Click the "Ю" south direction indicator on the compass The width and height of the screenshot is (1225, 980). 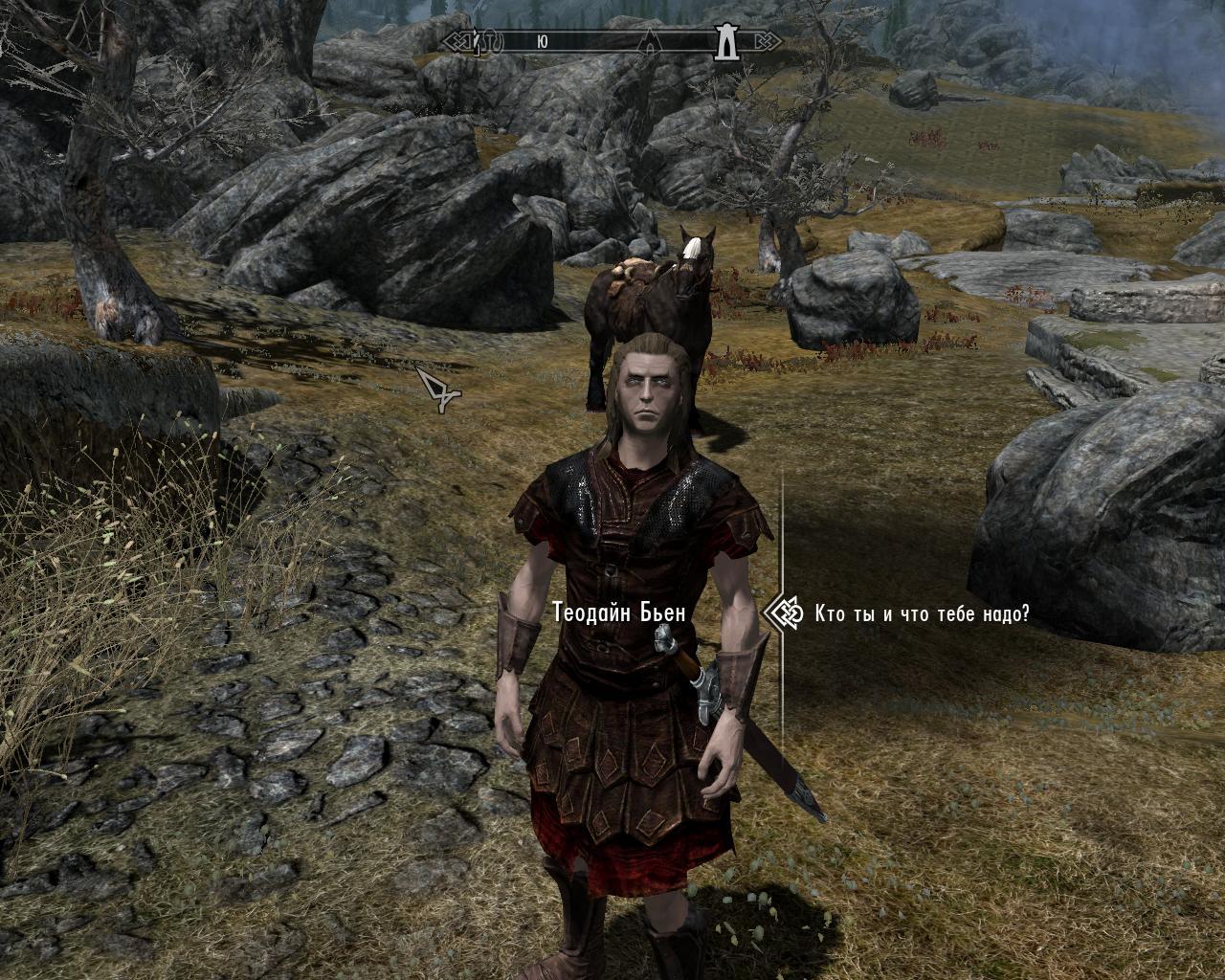pos(543,40)
